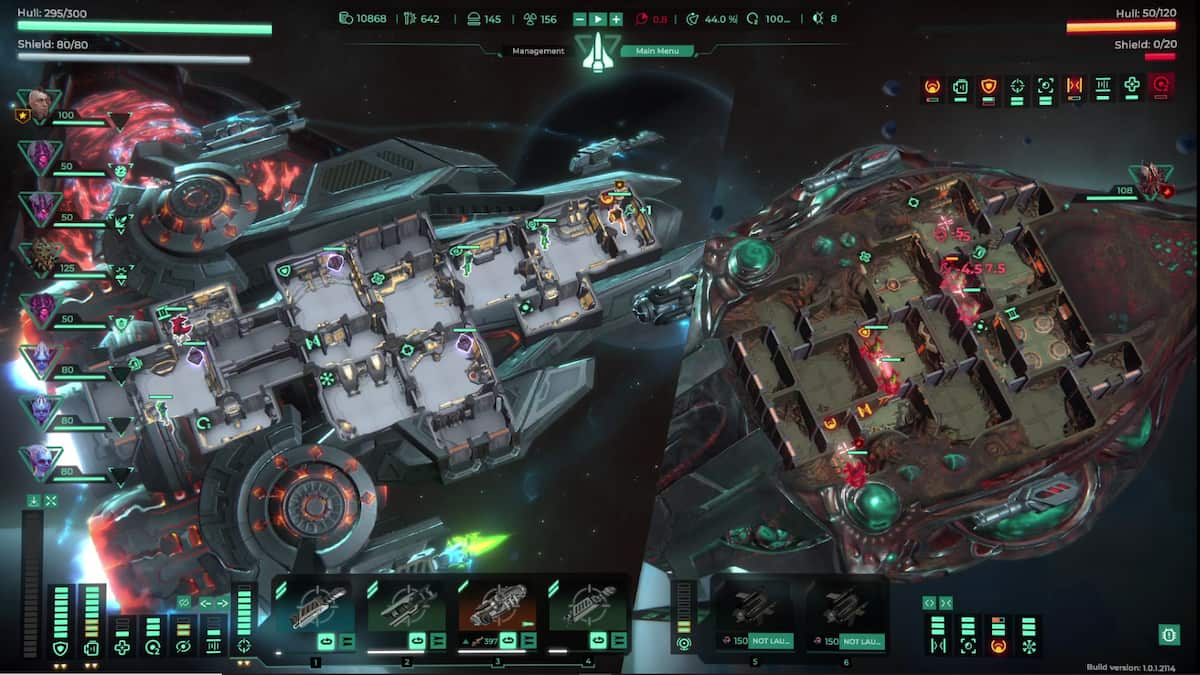
Task: Open the Management panel
Action: point(538,51)
